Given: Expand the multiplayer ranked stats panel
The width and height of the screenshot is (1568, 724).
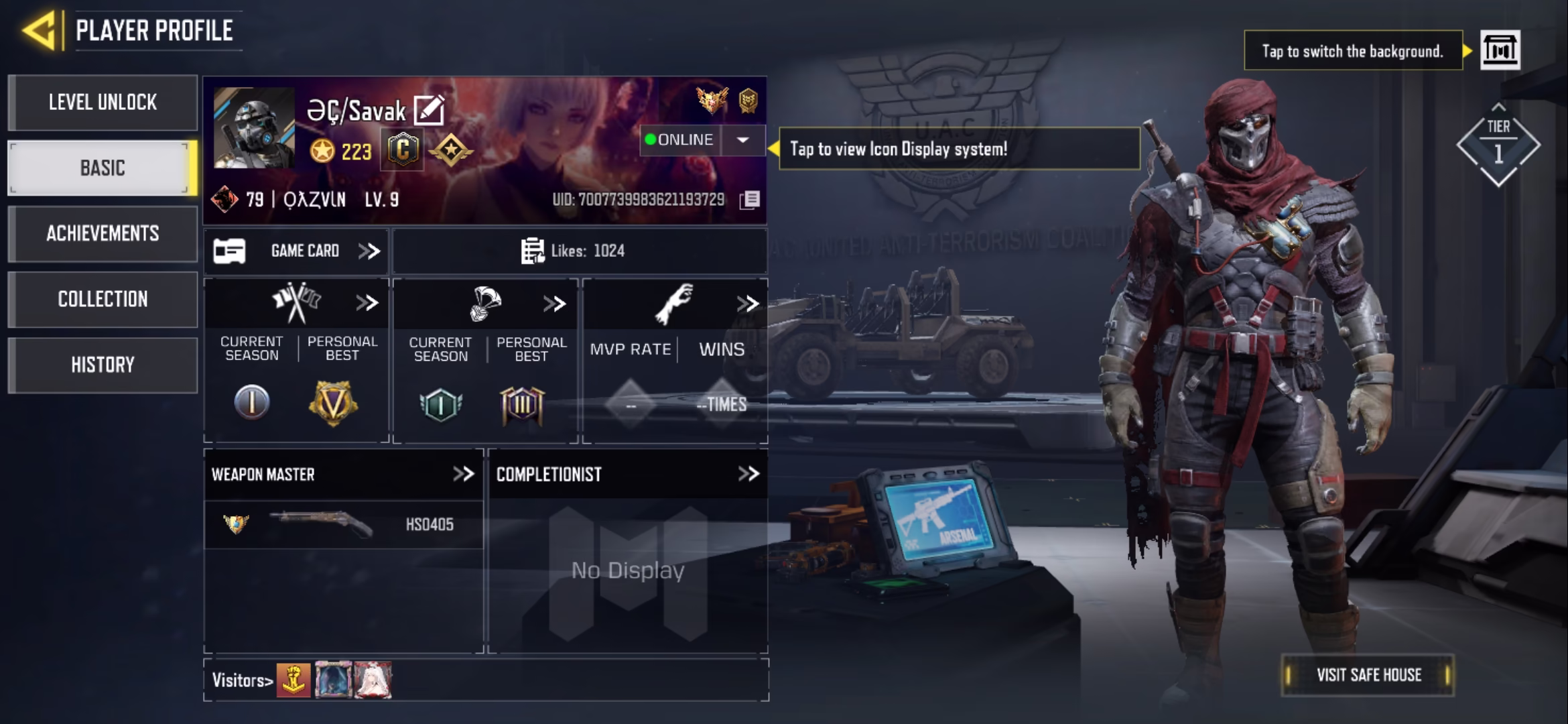Looking at the screenshot, I should 367,303.
